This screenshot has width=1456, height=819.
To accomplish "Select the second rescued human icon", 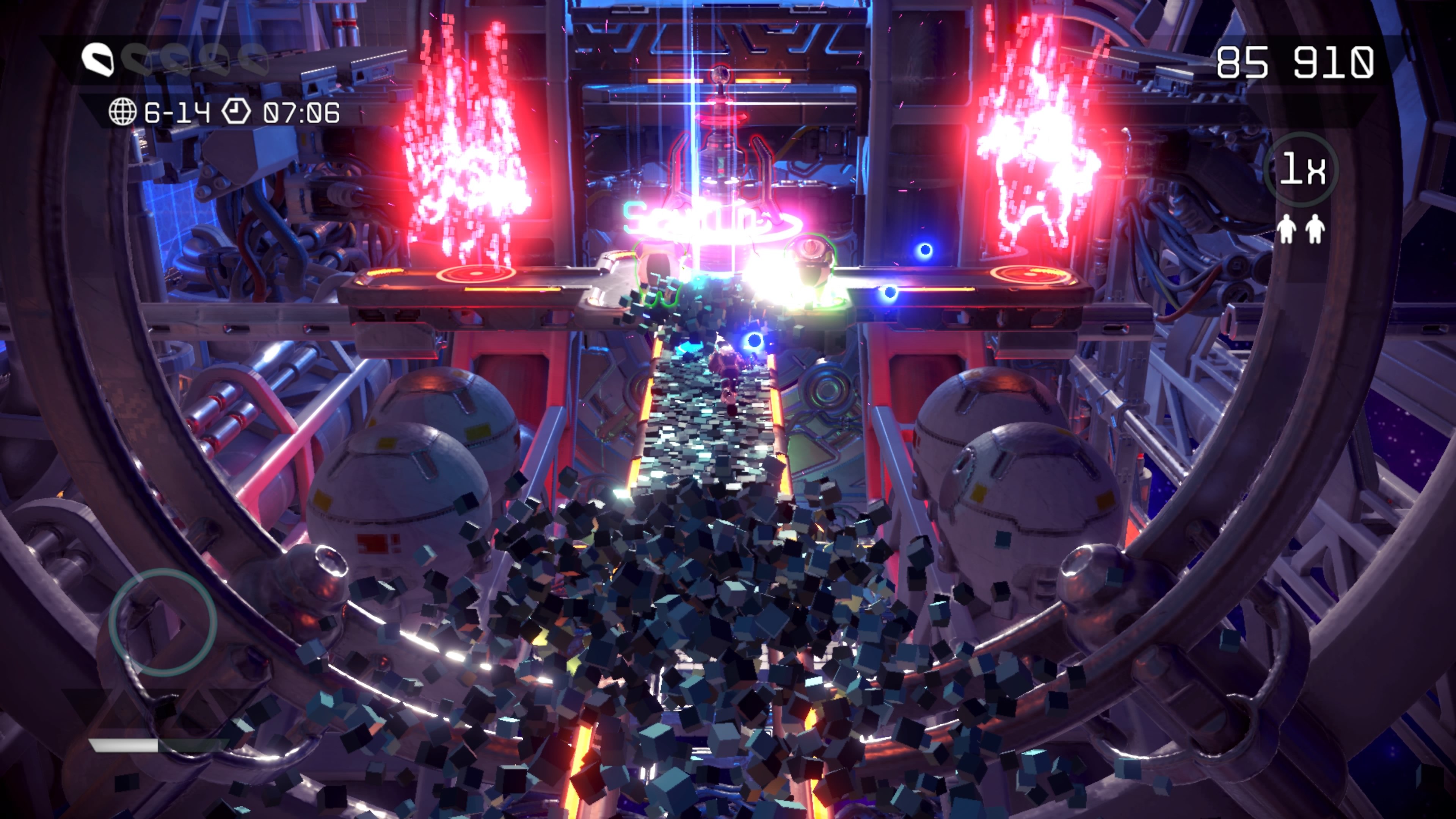I will [x=1315, y=229].
